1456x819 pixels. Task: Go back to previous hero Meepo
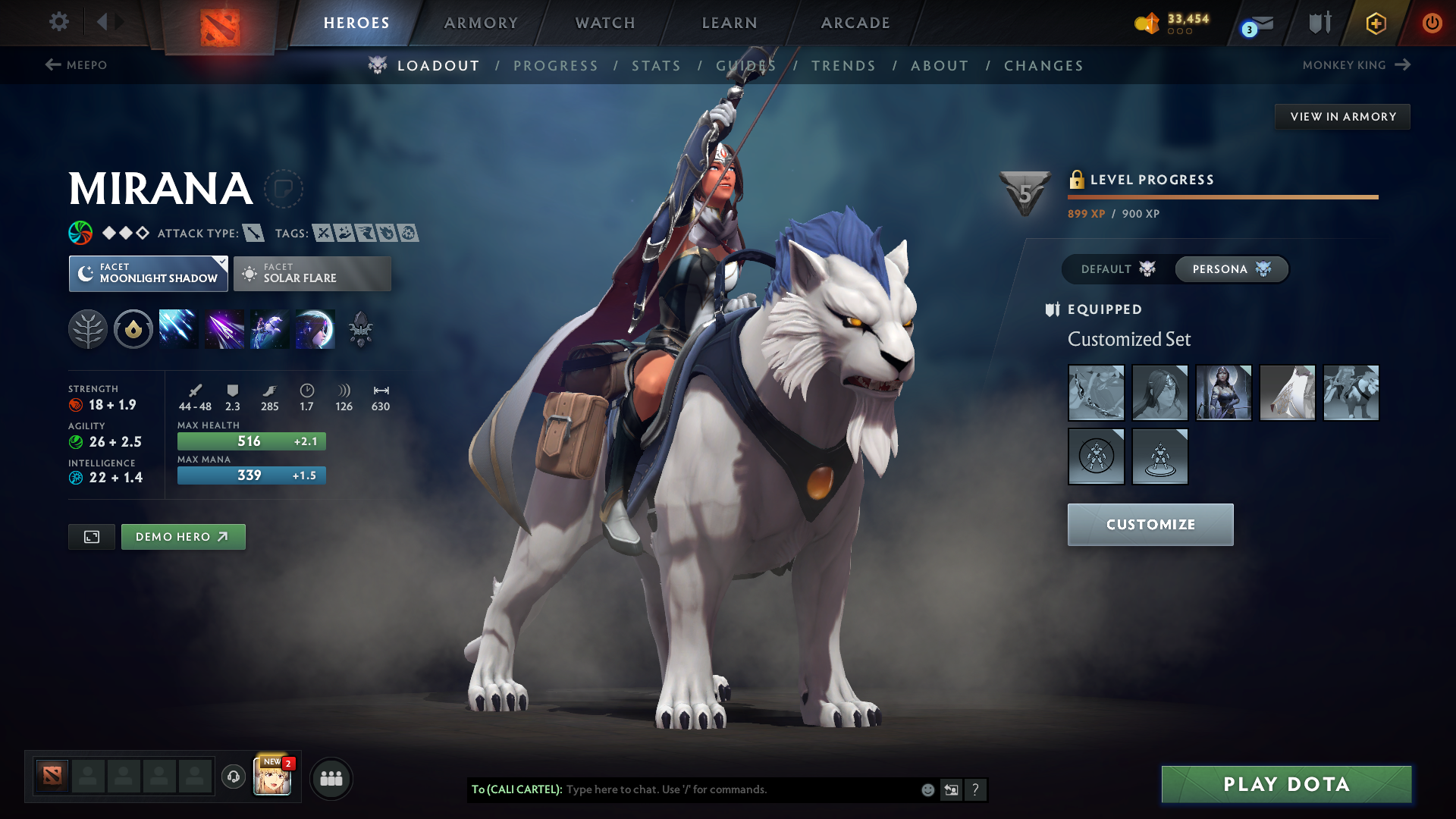coord(76,65)
